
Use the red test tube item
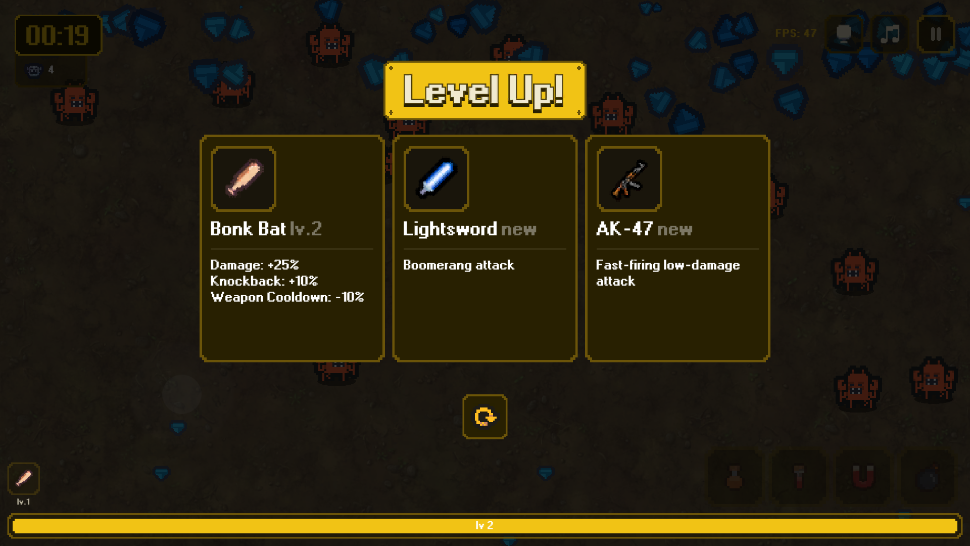click(798, 477)
